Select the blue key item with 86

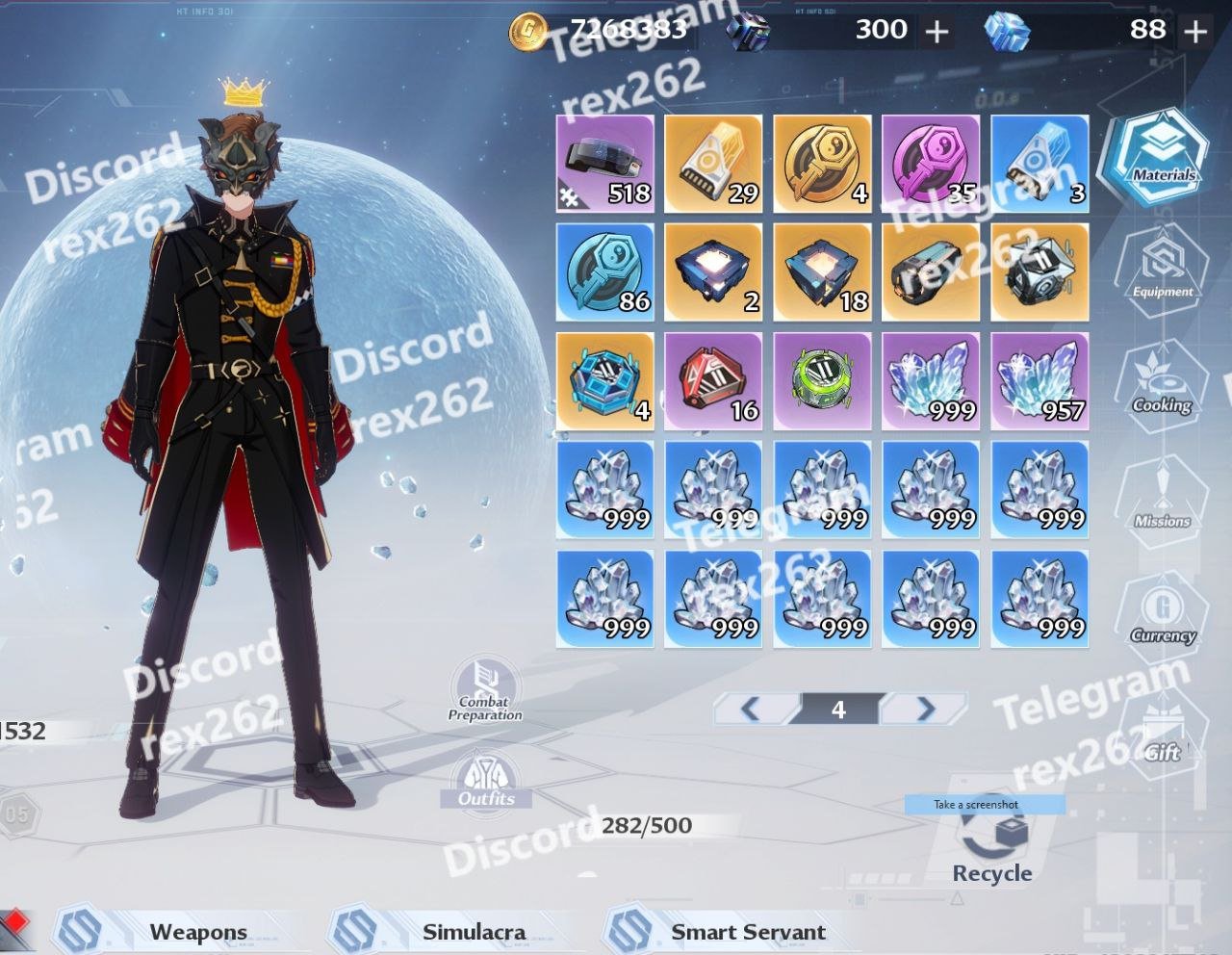[x=605, y=272]
